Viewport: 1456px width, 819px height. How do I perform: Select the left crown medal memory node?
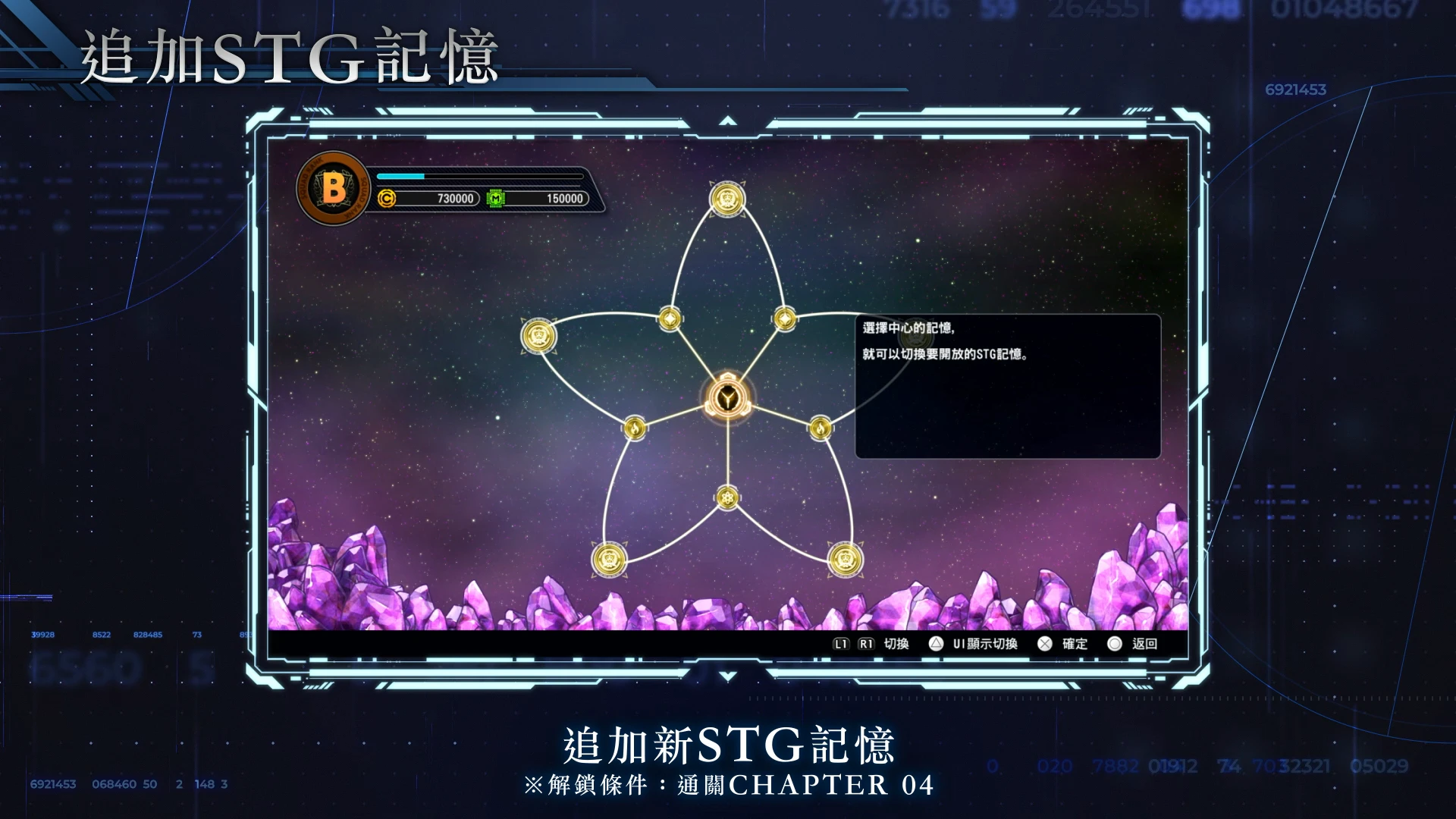pos(538,334)
